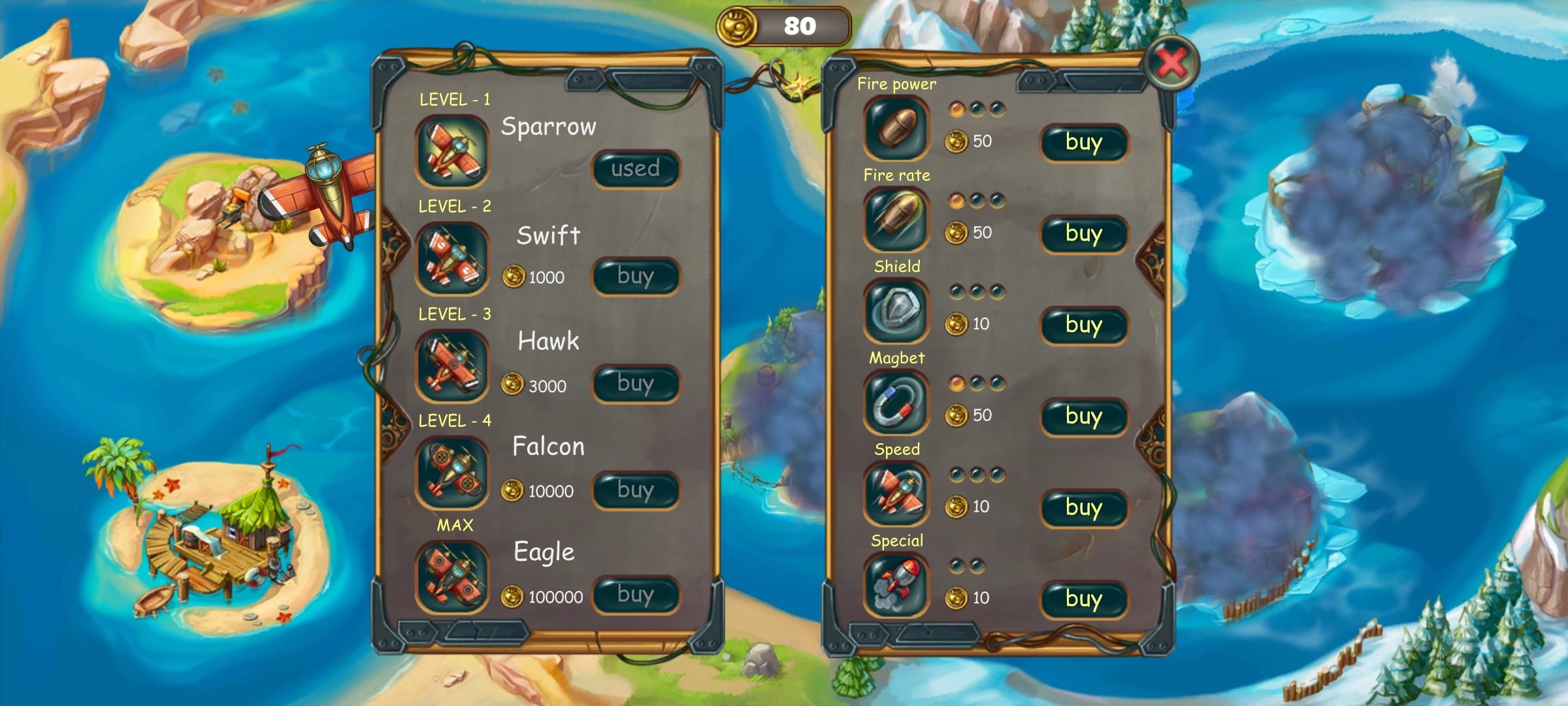Image resolution: width=1568 pixels, height=706 pixels.
Task: Select the Falcon plane icon
Action: [452, 472]
